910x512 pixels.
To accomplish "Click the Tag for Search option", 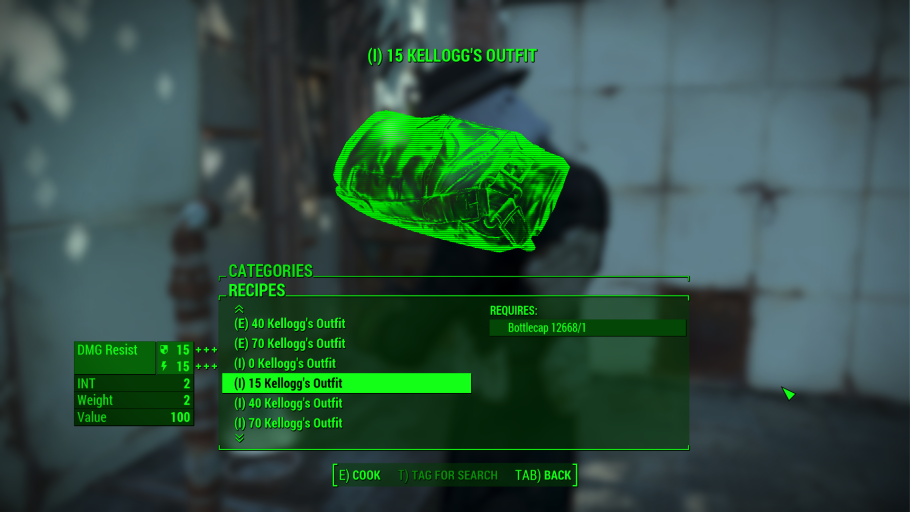I will tap(447, 475).
